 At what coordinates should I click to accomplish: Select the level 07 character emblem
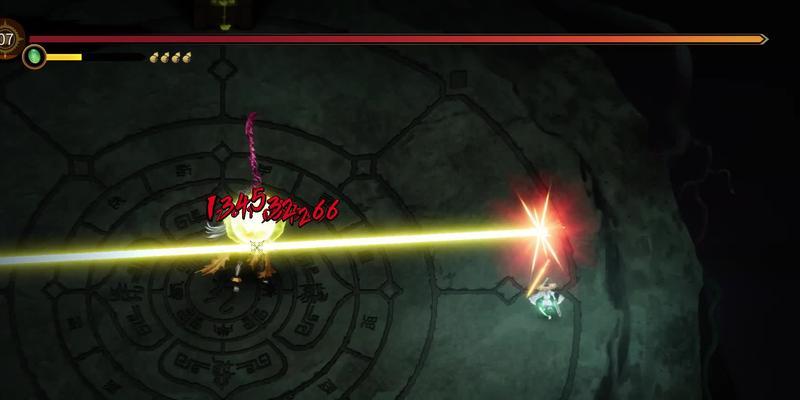pyautogui.click(x=8, y=39)
